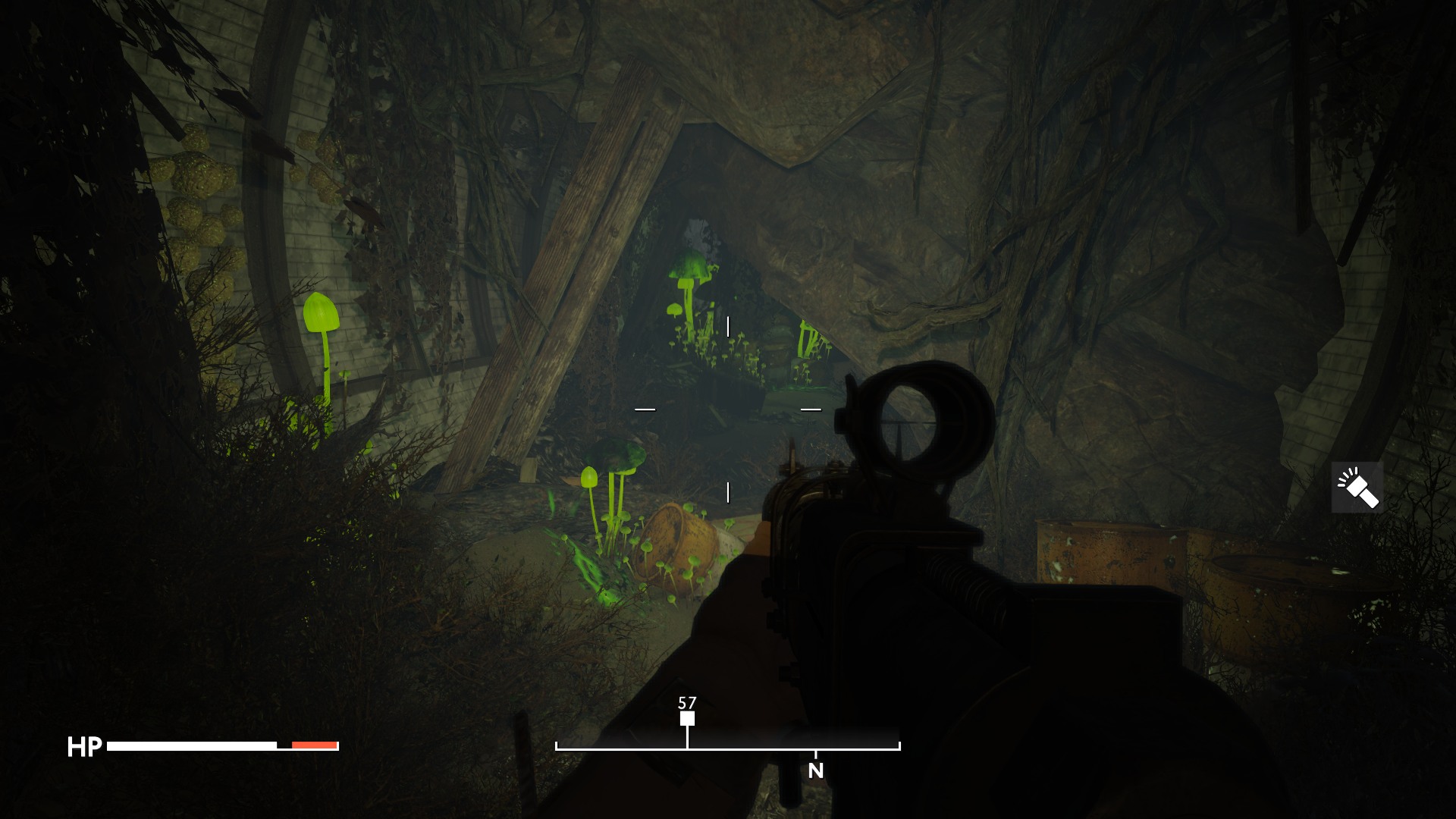The height and width of the screenshot is (819, 1456).
Task: Select the 57 waypoint marker on compass
Action: [687, 718]
